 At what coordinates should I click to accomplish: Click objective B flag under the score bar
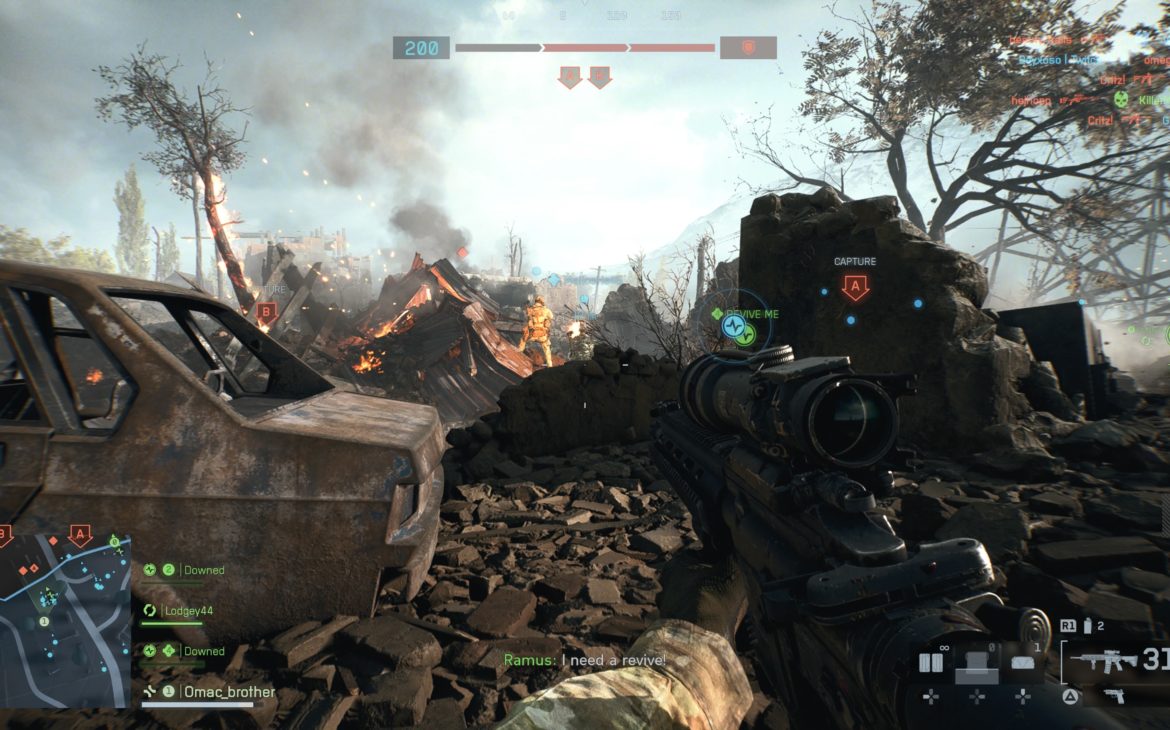tap(599, 77)
